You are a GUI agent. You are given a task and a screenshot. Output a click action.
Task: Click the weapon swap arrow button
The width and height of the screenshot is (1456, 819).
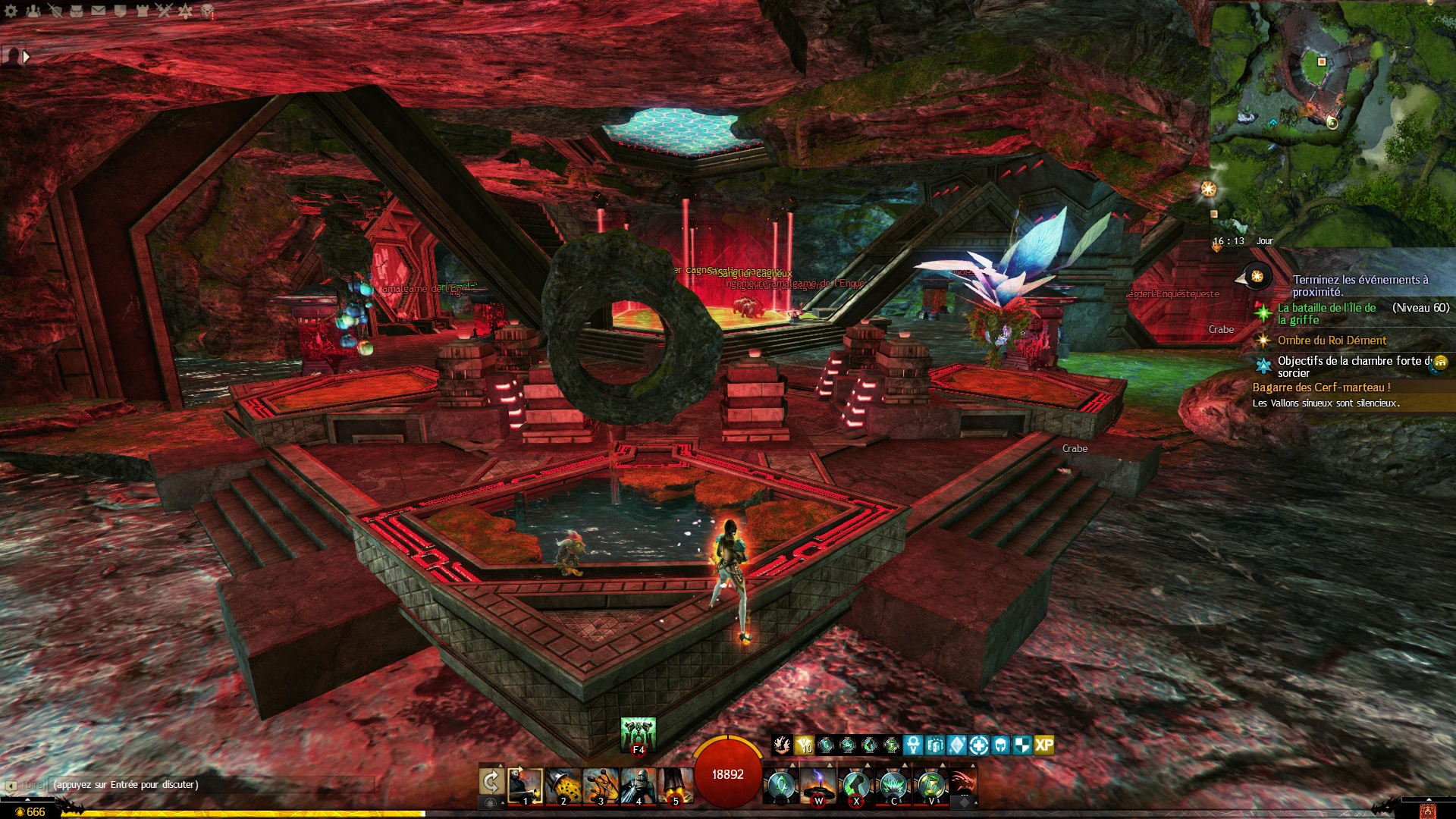pos(491,781)
